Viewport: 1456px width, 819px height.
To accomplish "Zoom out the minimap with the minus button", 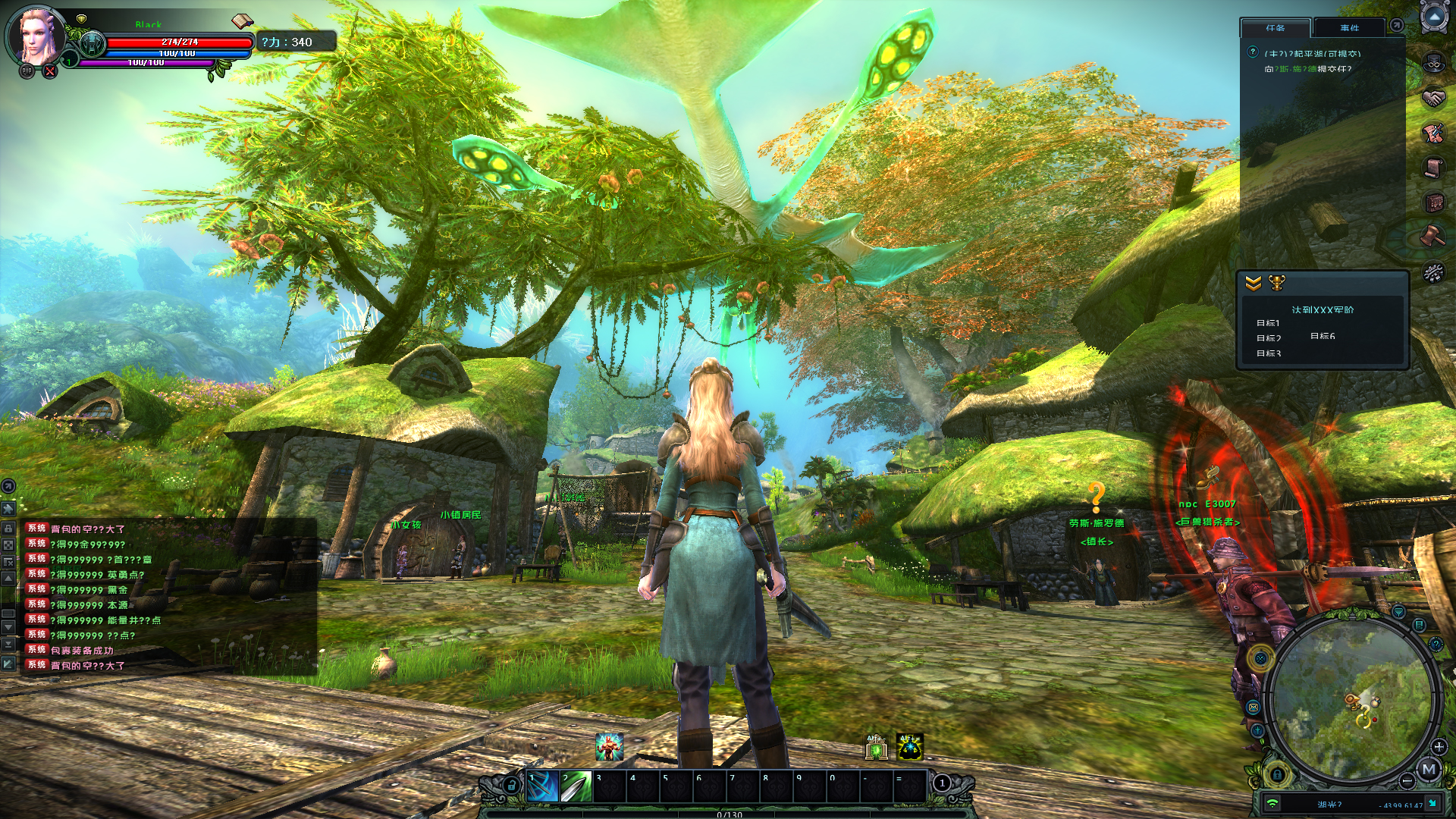I will pyautogui.click(x=1407, y=781).
